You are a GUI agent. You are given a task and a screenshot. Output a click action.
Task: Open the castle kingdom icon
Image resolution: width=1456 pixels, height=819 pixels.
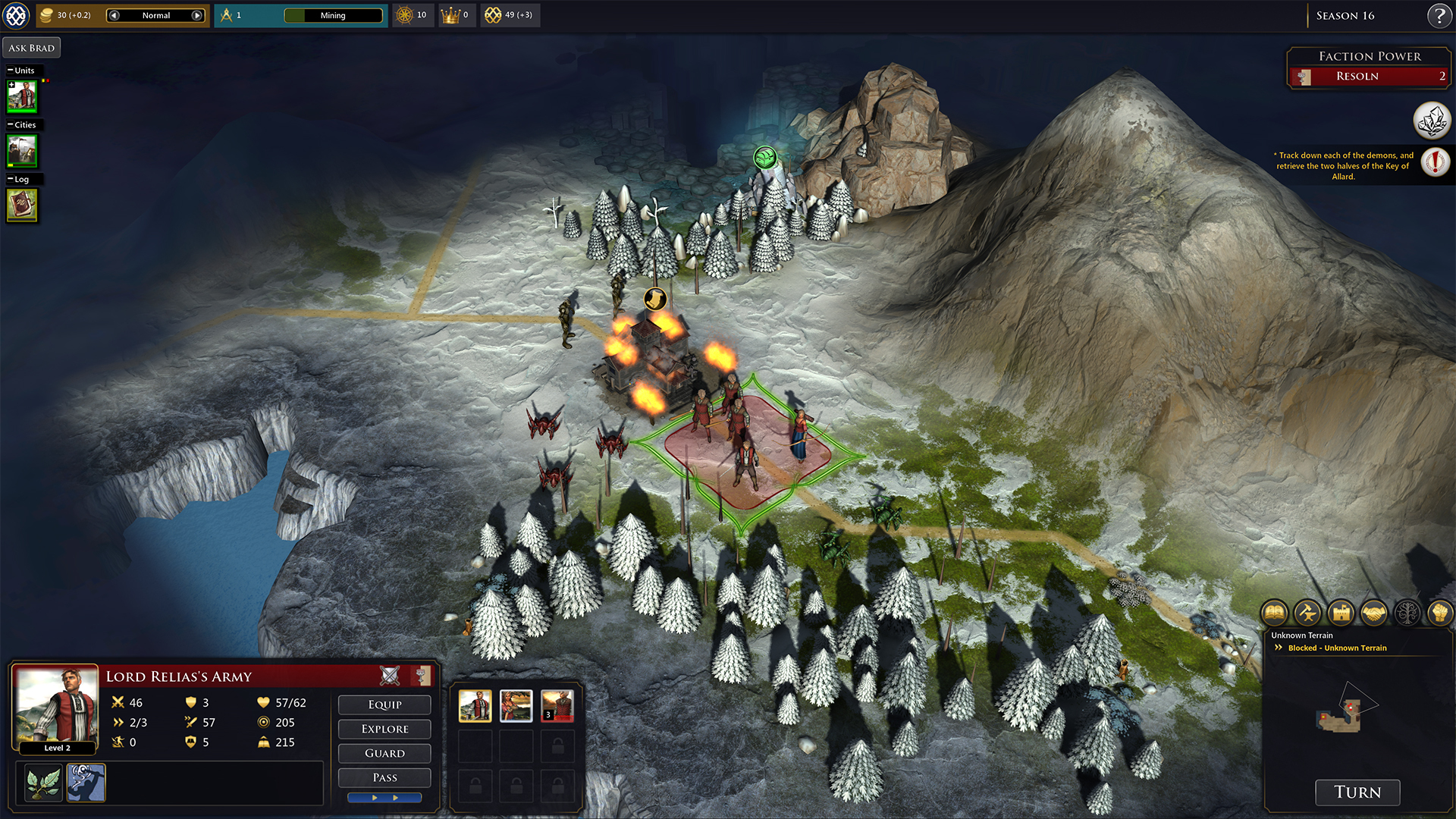[x=1341, y=612]
